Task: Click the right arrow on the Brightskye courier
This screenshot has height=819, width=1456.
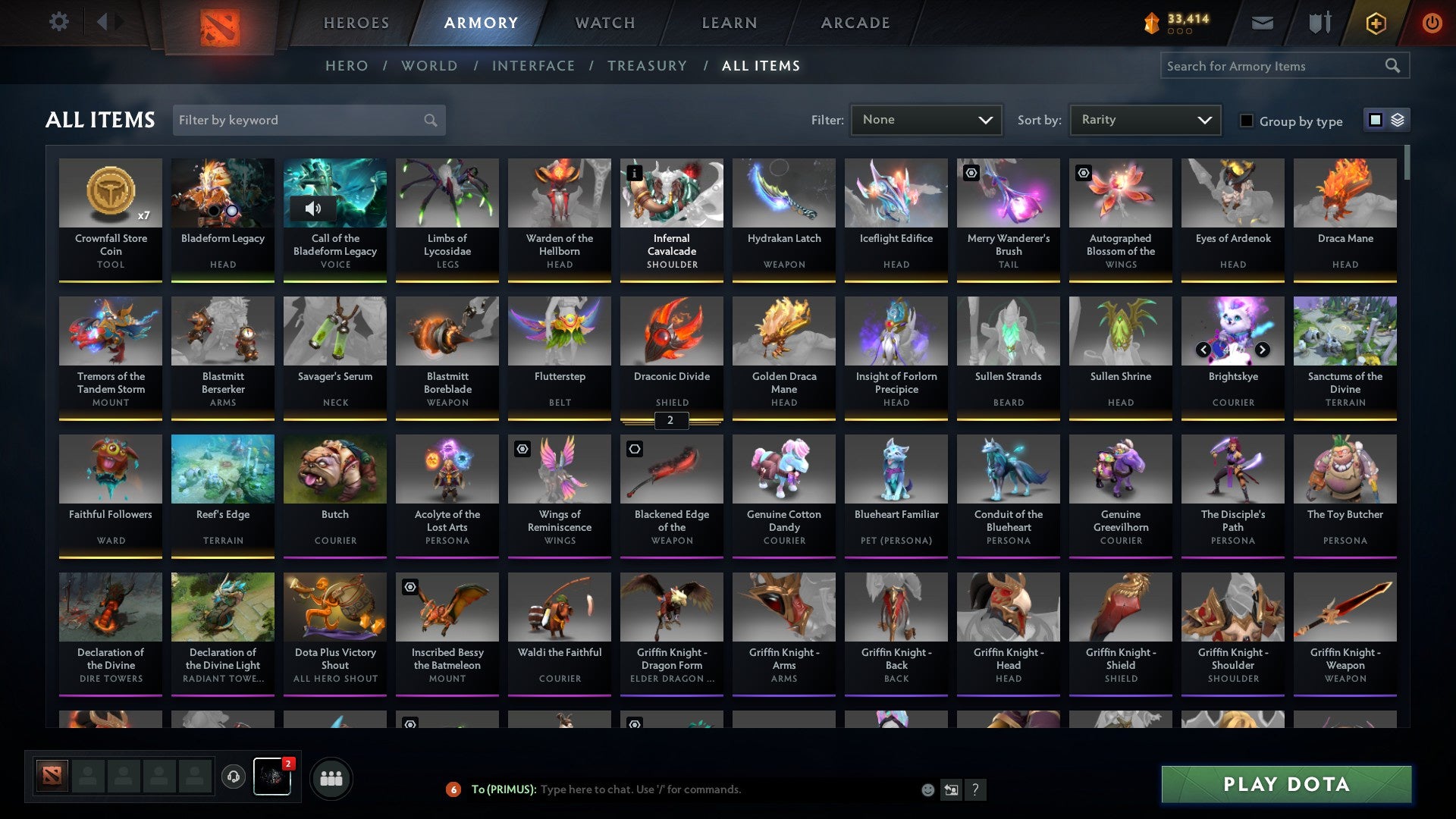Action: coord(1263,350)
